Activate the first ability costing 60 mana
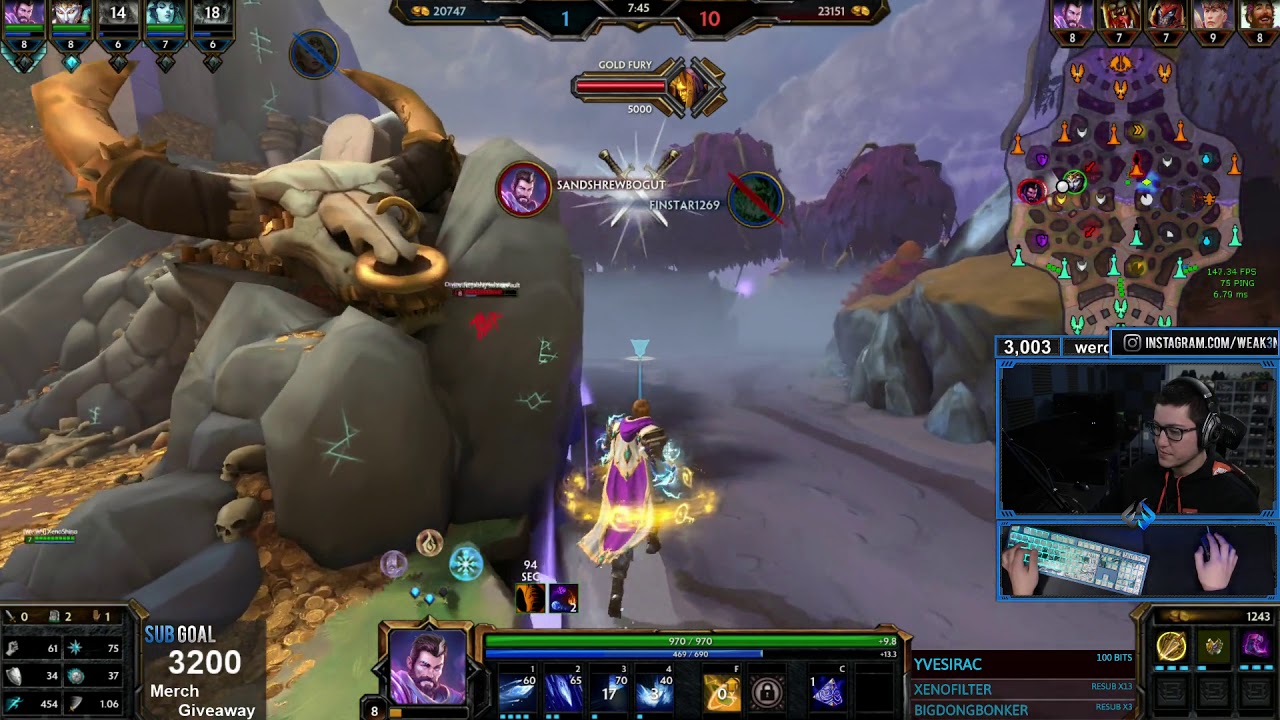This screenshot has width=1280, height=720. [x=517, y=691]
